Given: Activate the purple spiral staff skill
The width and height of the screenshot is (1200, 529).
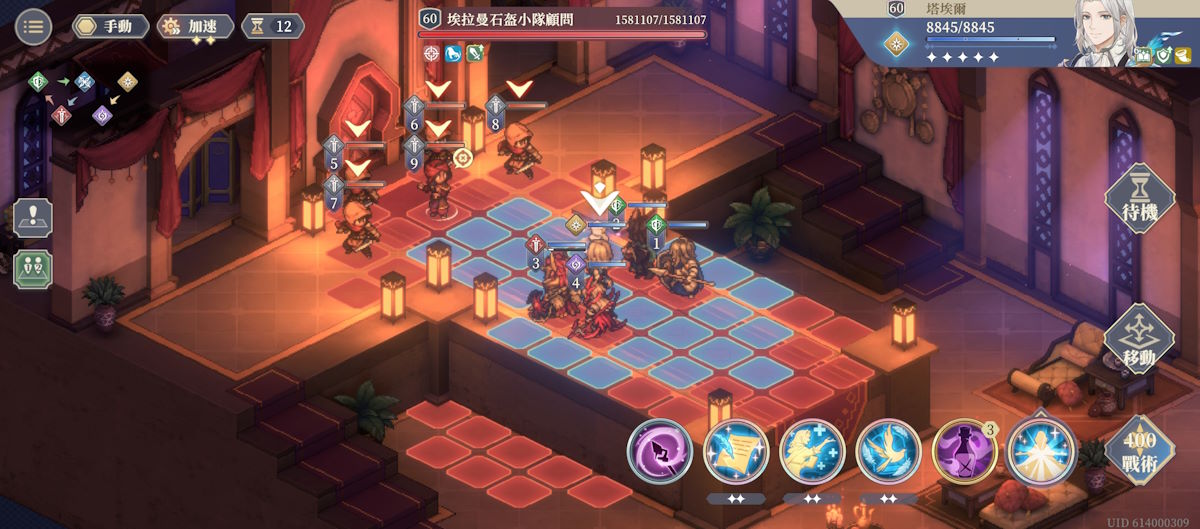Looking at the screenshot, I should [x=660, y=451].
